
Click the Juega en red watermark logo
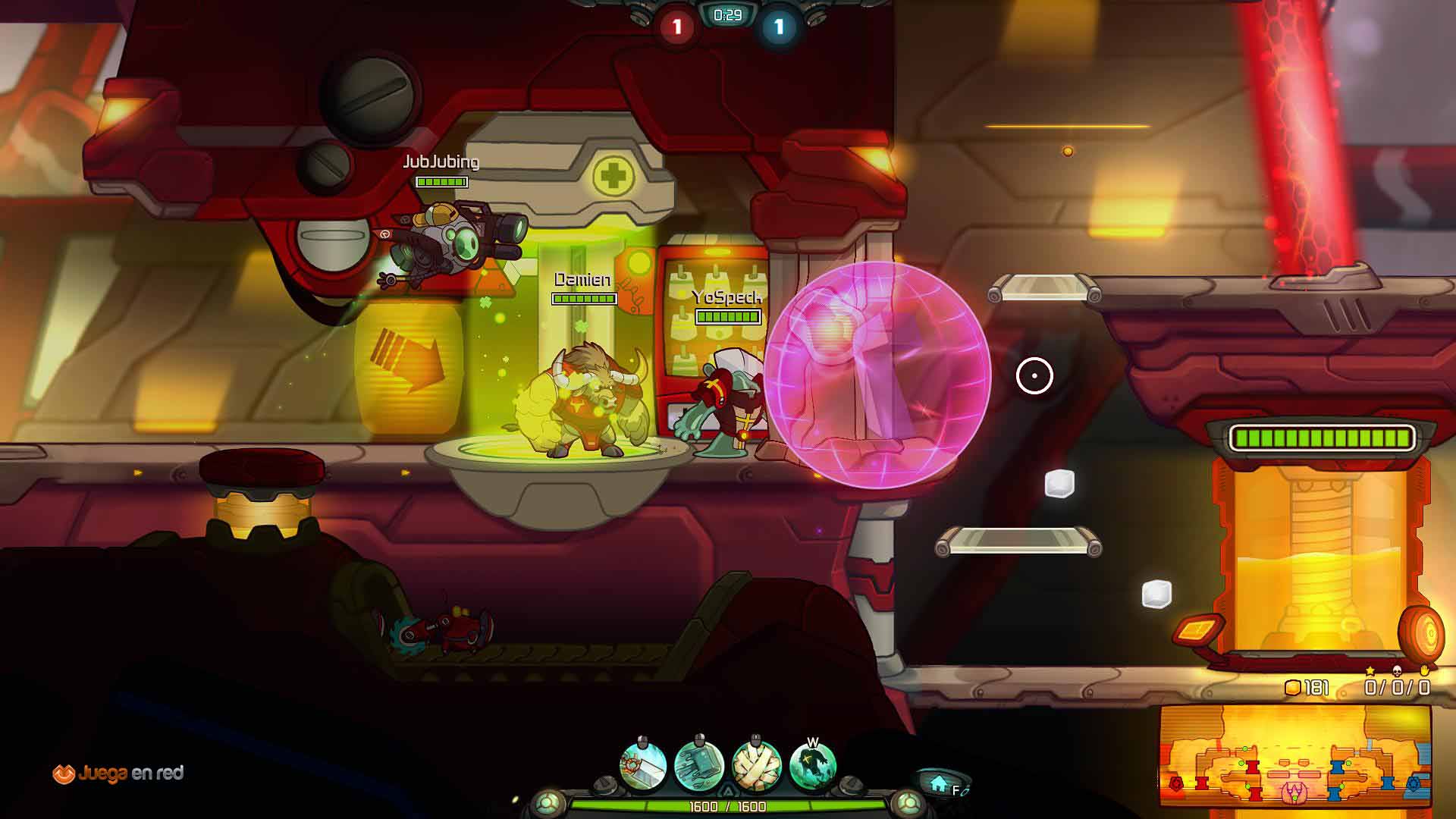[118, 773]
